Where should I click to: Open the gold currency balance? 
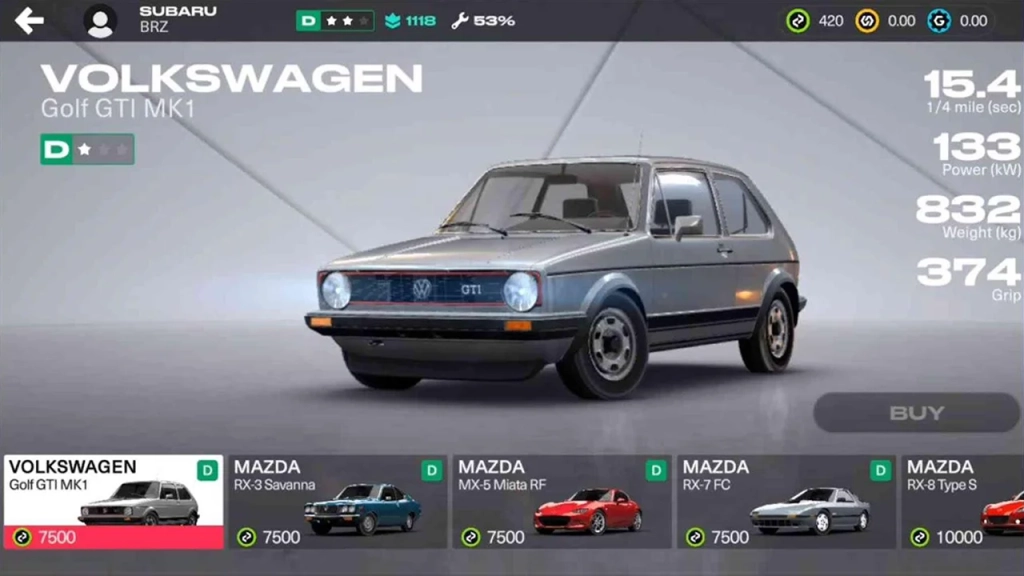pyautogui.click(x=885, y=20)
